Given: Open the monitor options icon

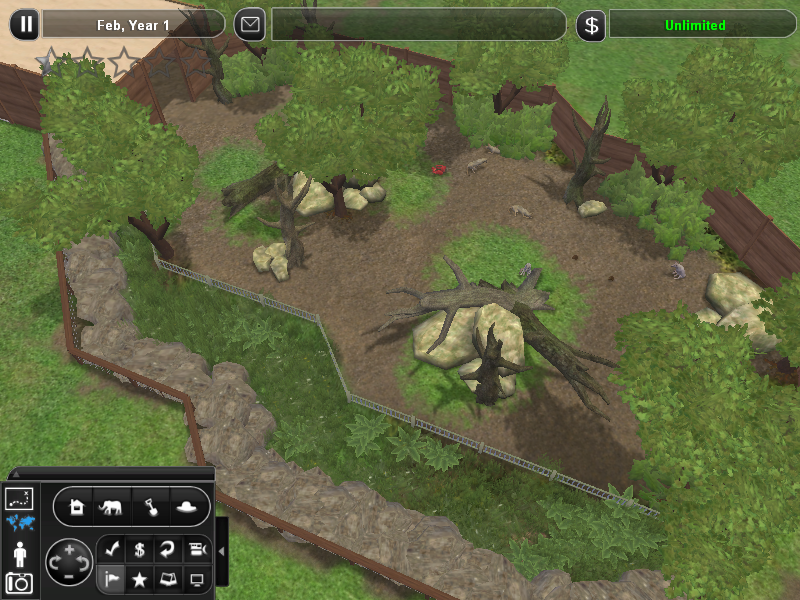Looking at the screenshot, I should click(197, 579).
